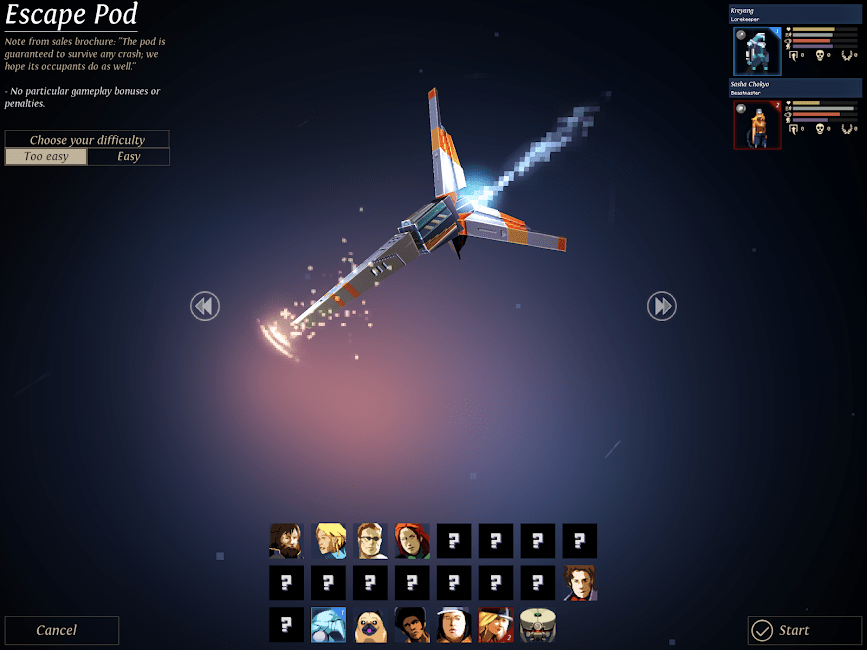Pick the pug dog hero
This screenshot has width=867, height=650.
click(x=370, y=625)
